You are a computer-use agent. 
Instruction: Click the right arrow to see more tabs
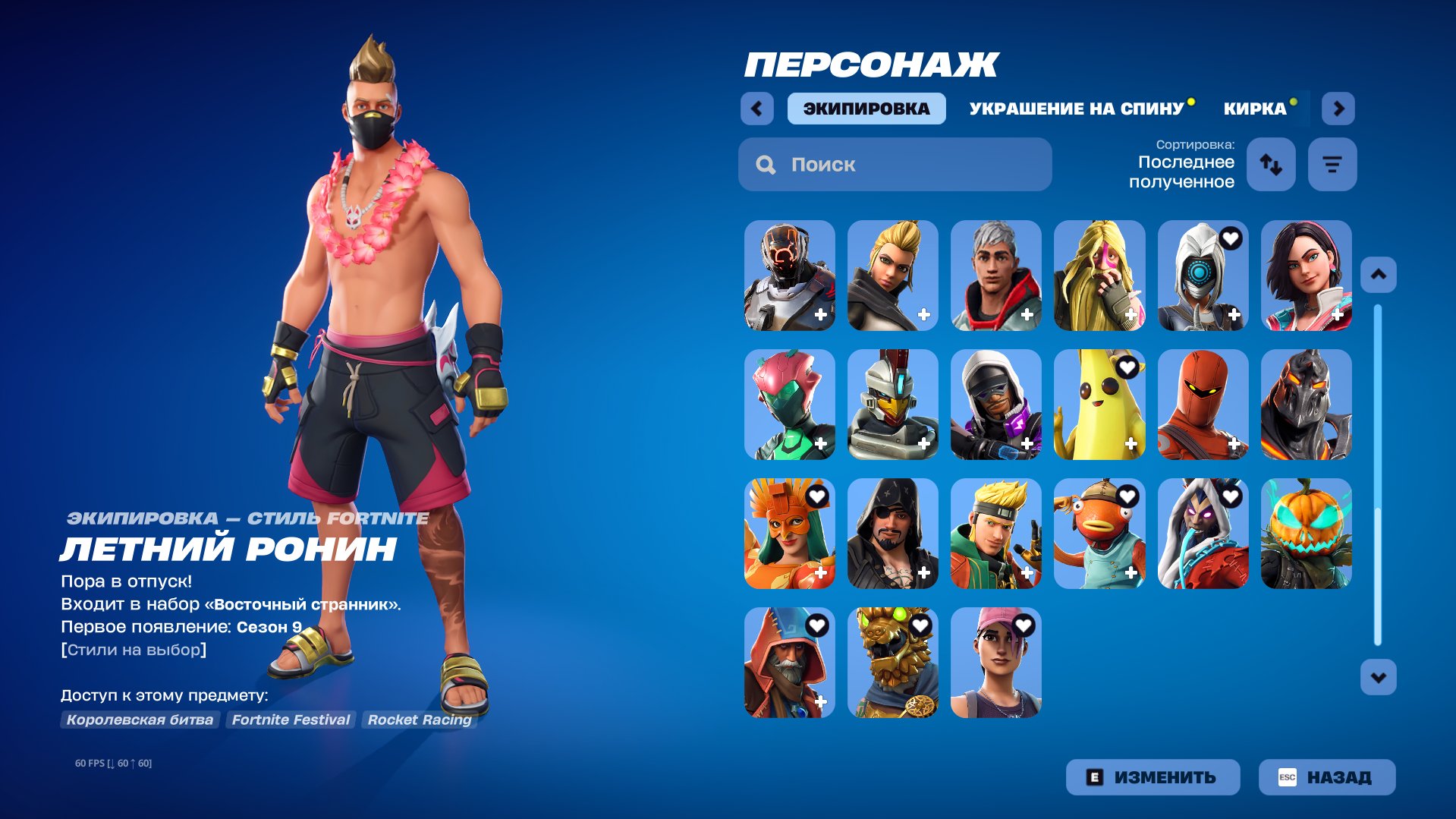click(1338, 109)
